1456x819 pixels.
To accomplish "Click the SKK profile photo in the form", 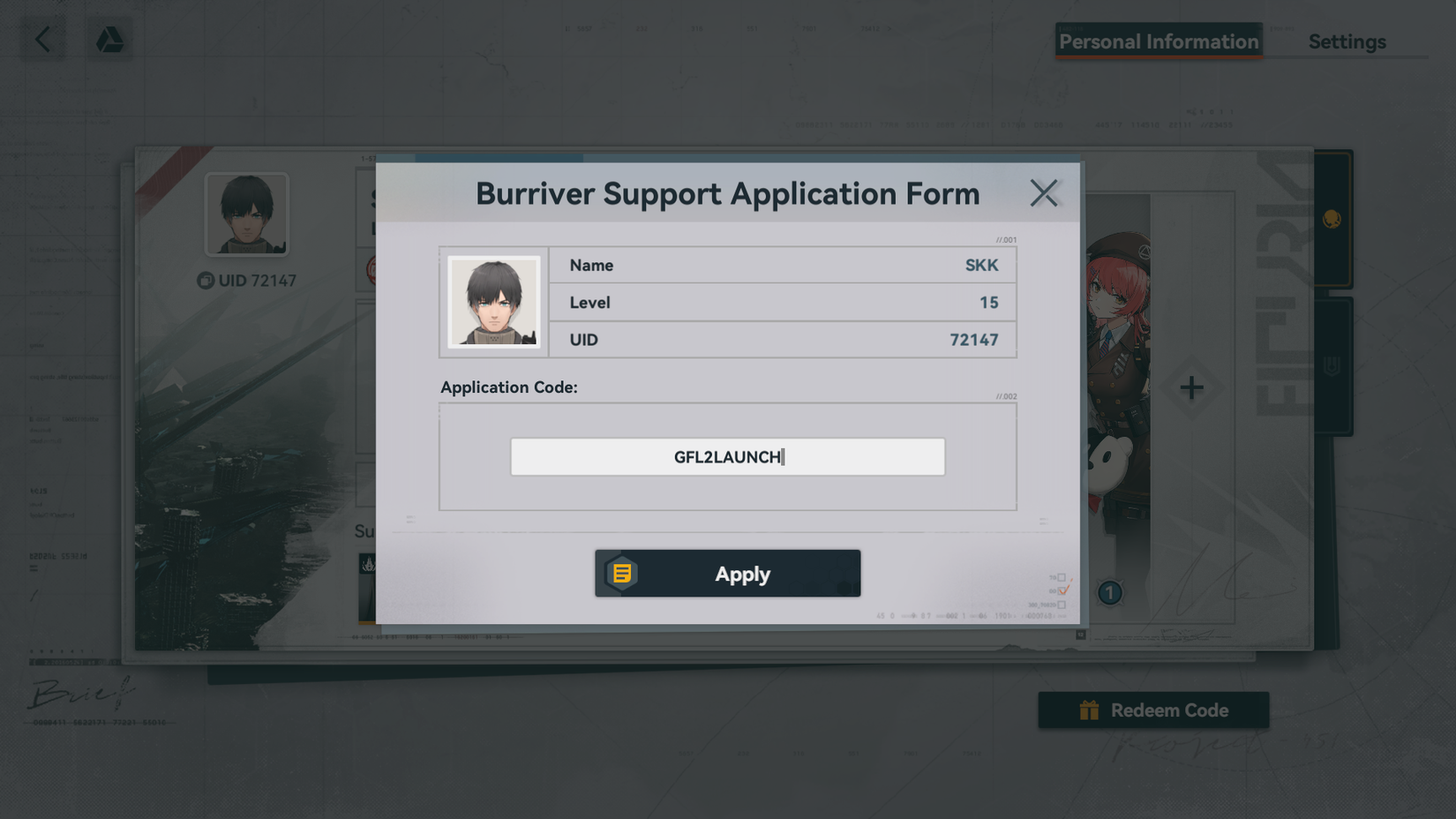I will click(x=494, y=302).
